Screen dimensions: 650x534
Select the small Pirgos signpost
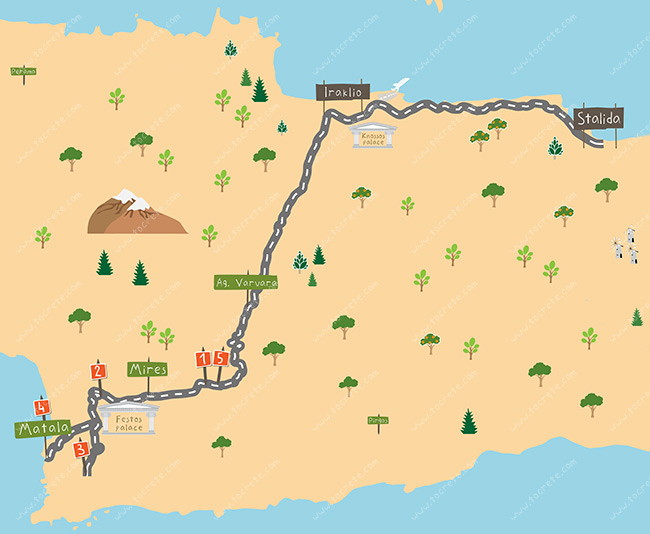(377, 421)
